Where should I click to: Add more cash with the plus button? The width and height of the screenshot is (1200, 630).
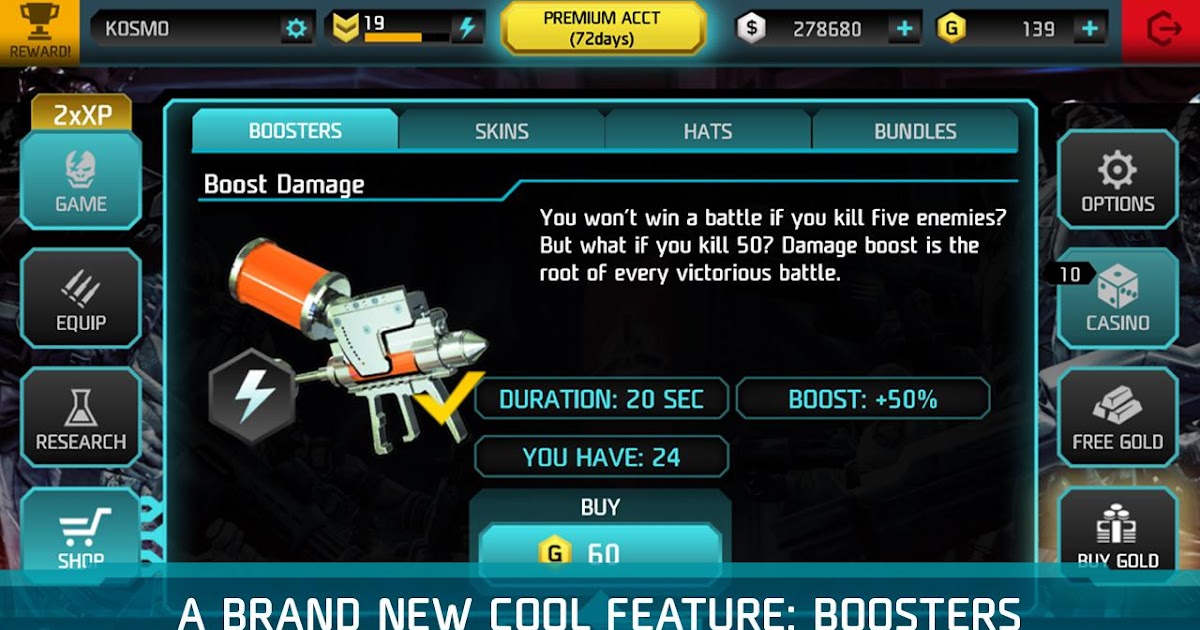click(x=904, y=29)
